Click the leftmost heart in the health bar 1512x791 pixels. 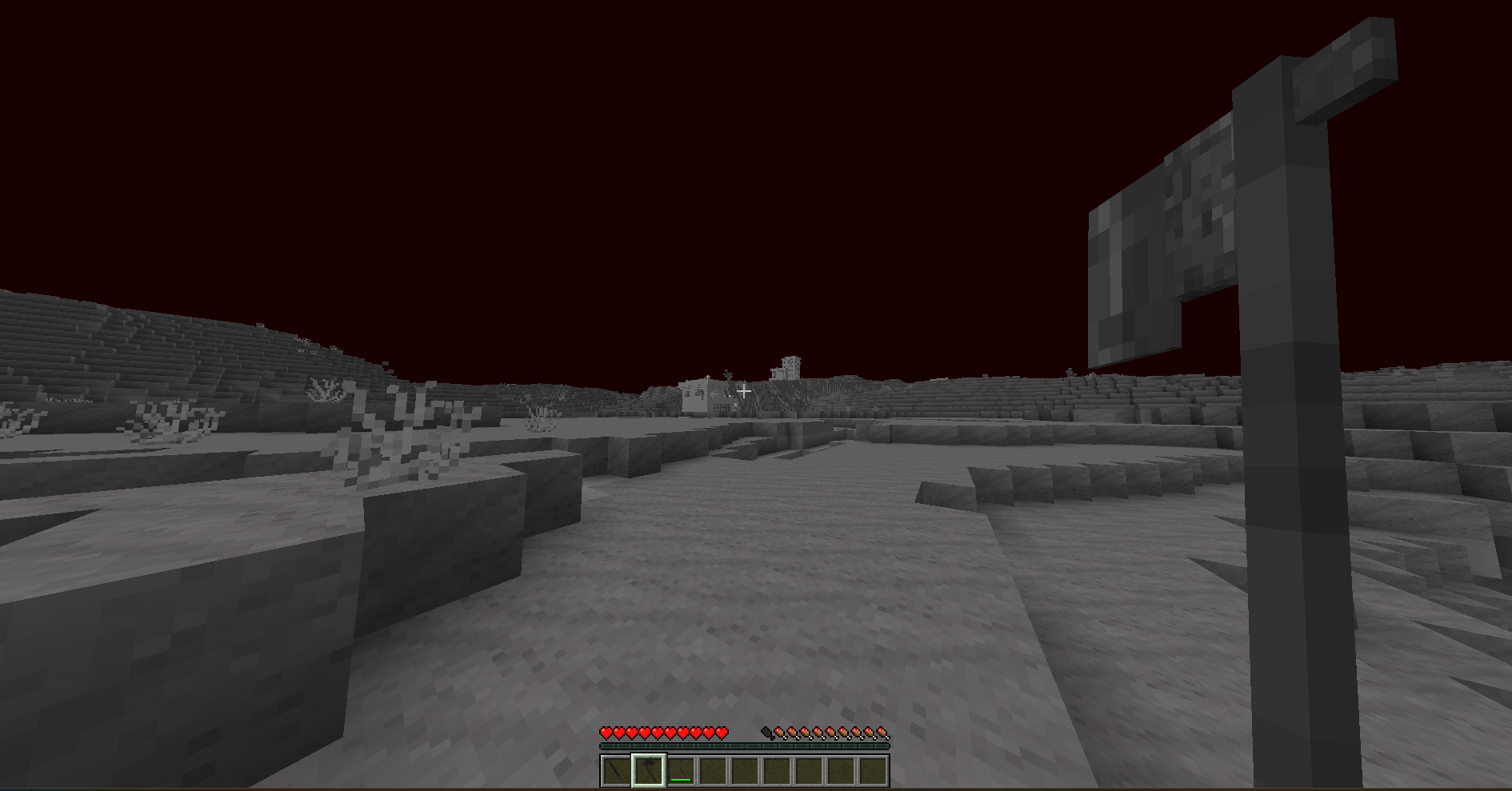(x=606, y=733)
